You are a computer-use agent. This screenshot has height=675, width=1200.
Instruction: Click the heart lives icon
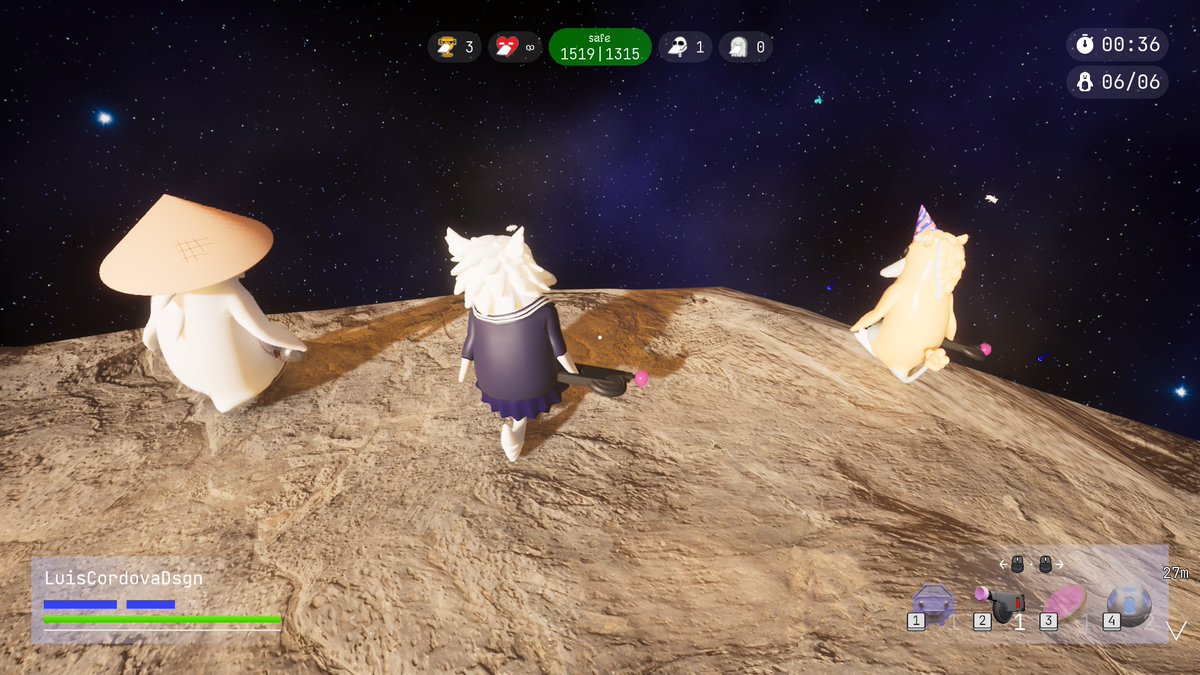click(507, 47)
